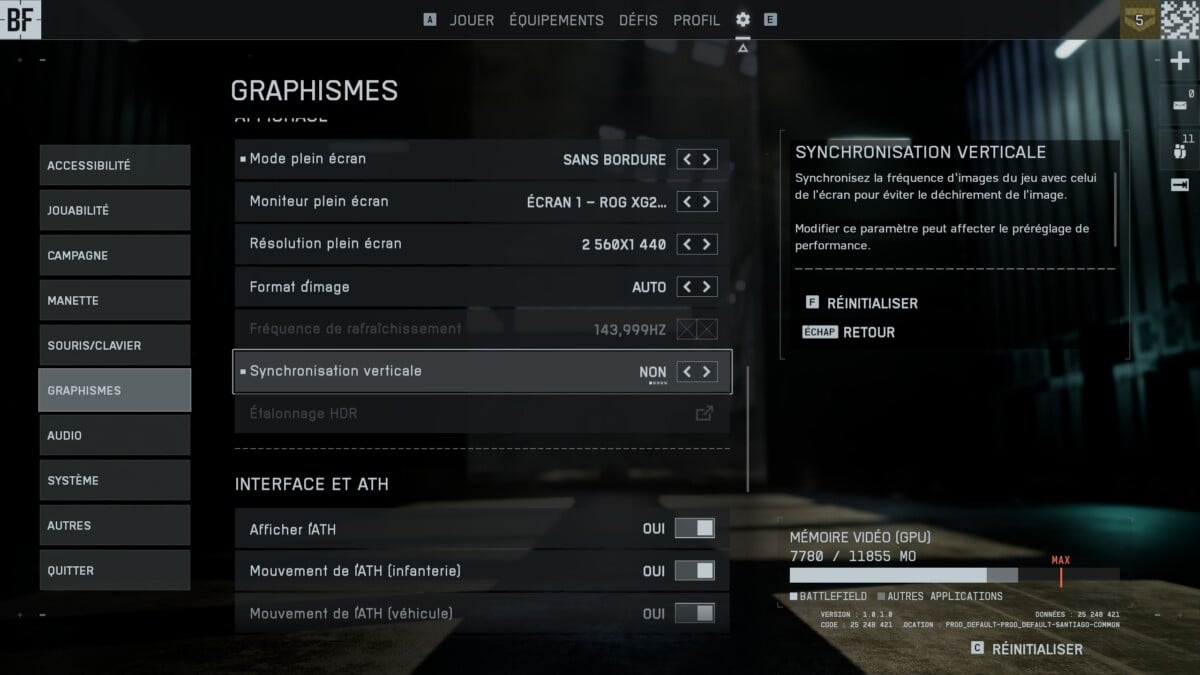
Task: Open the JOUABILITÉ settings section
Action: tap(114, 210)
